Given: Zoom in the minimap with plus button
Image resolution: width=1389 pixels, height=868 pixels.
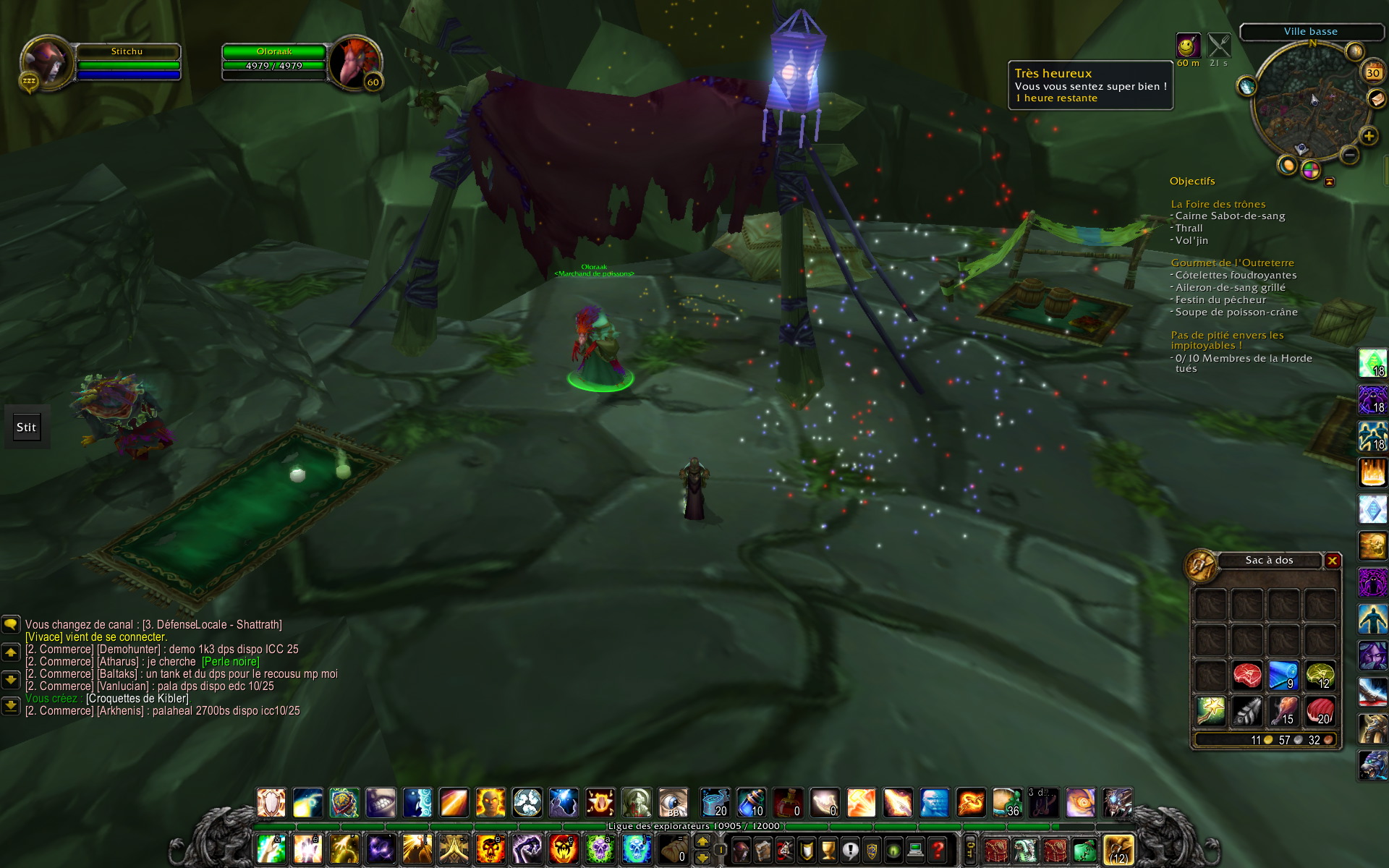Looking at the screenshot, I should click(x=1368, y=136).
